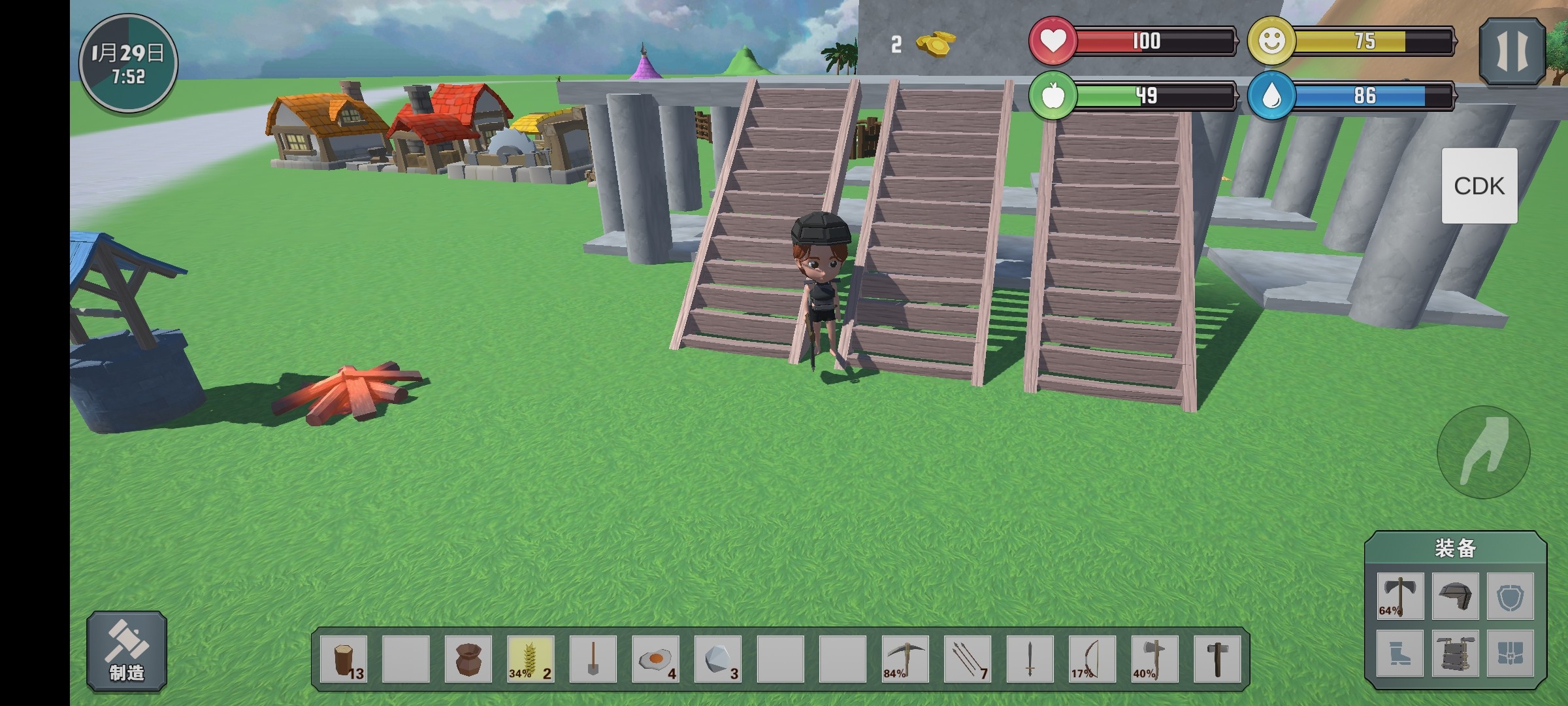1568x706 pixels.
Task: Choose the highlighted wheat slot
Action: [x=531, y=659]
